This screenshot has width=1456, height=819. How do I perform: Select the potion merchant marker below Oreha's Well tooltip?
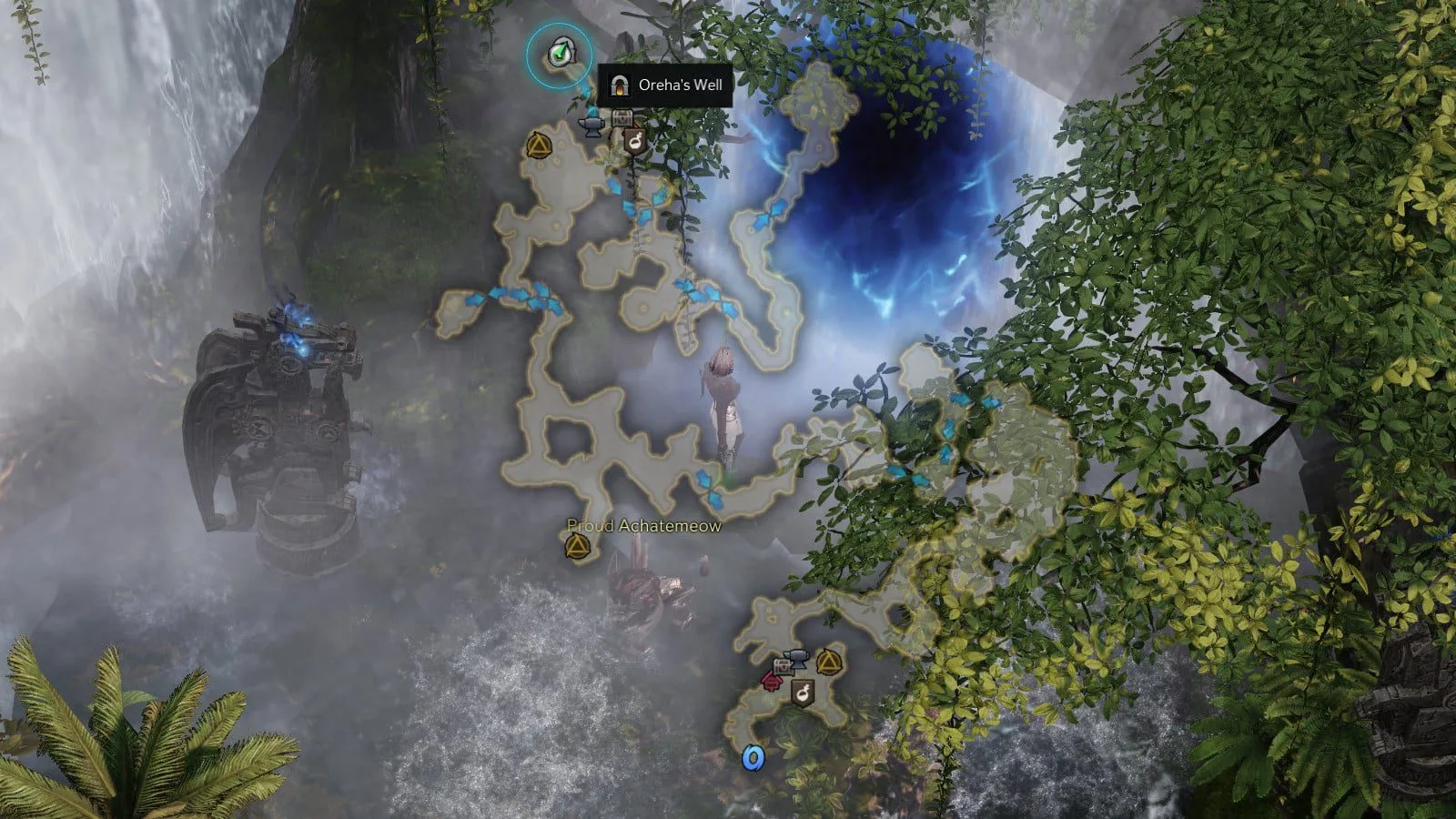click(633, 141)
